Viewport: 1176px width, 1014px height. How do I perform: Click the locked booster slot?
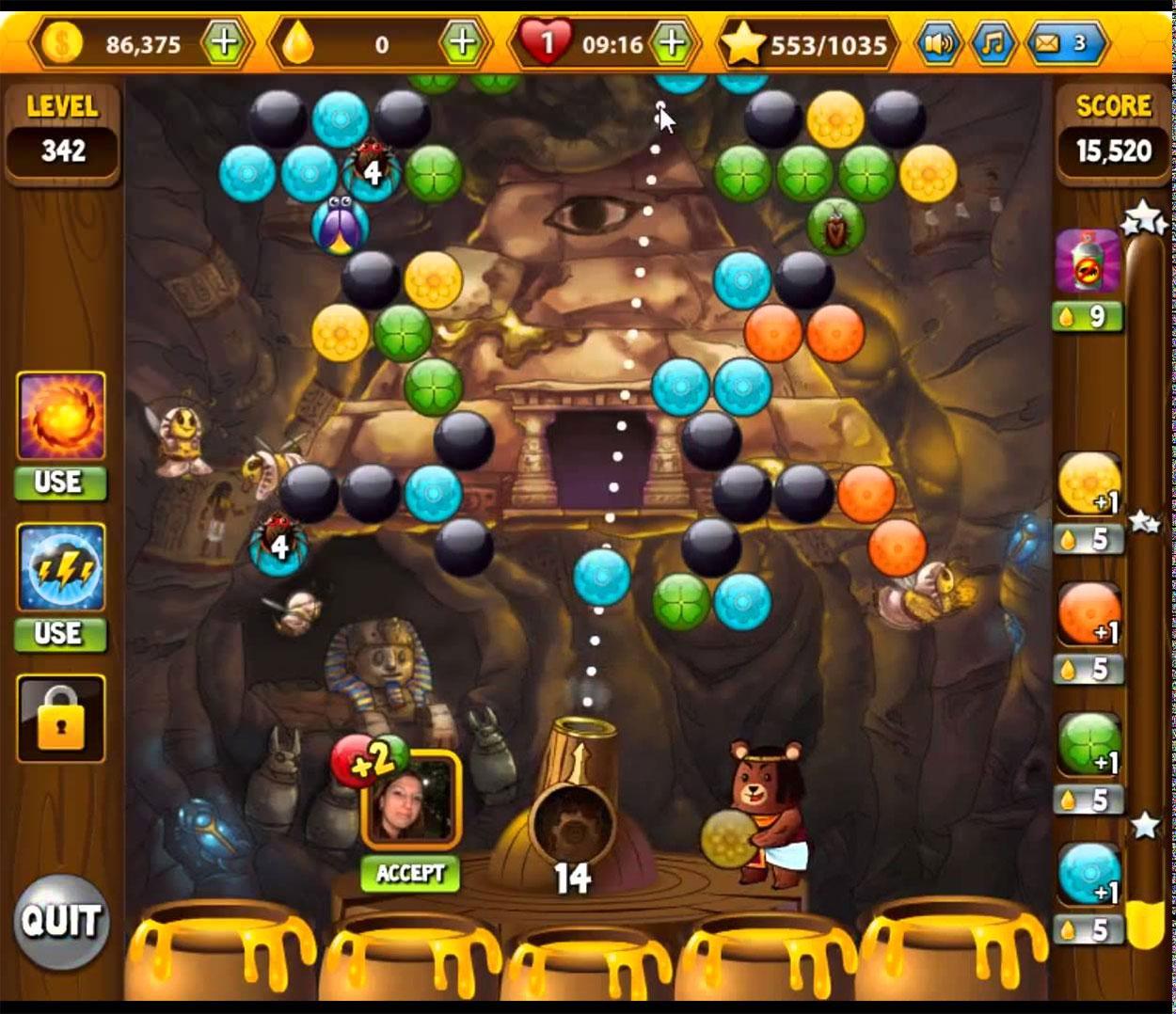pyautogui.click(x=61, y=719)
